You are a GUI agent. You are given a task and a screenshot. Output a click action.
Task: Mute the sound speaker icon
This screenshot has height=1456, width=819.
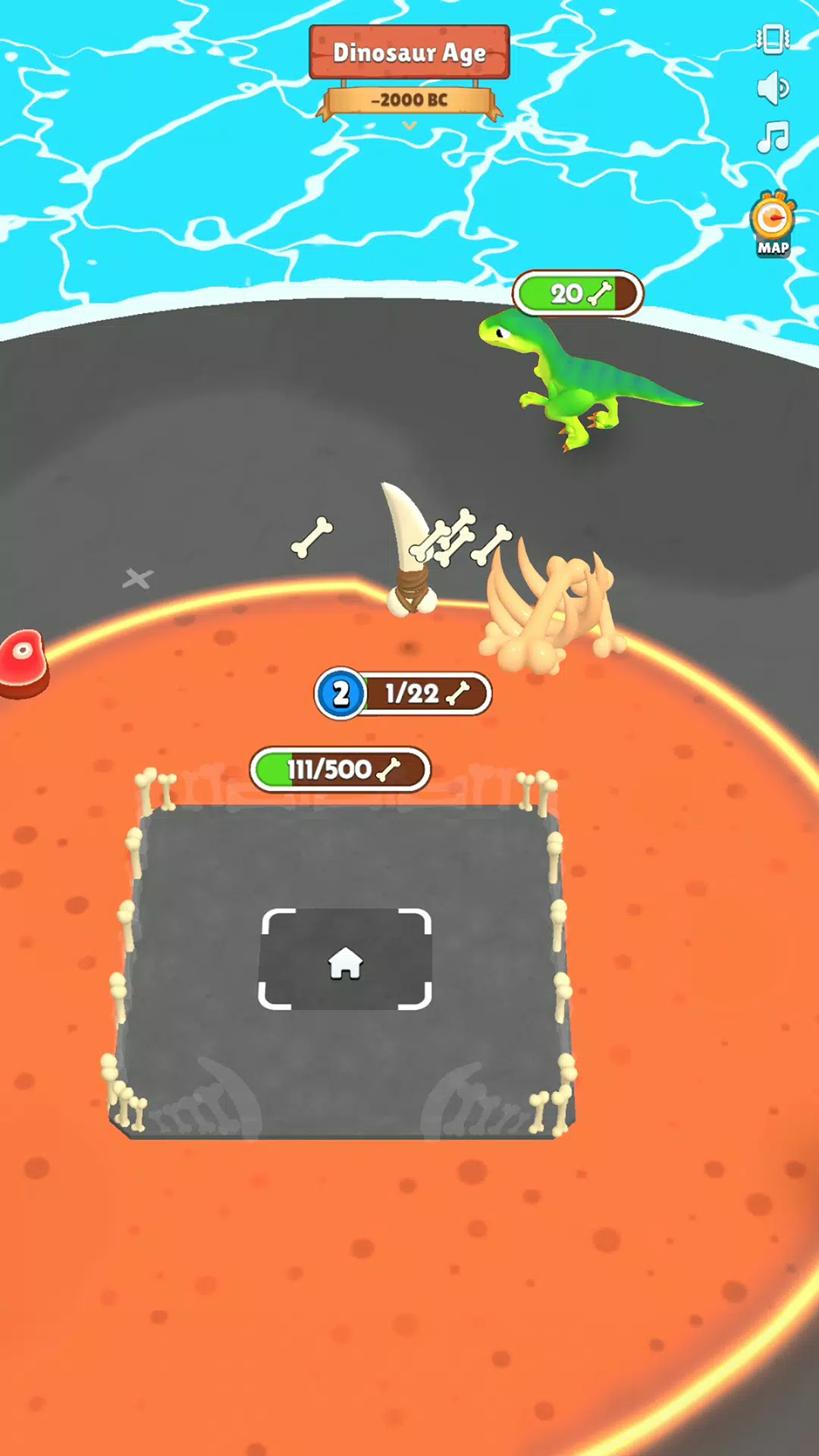pyautogui.click(x=773, y=88)
